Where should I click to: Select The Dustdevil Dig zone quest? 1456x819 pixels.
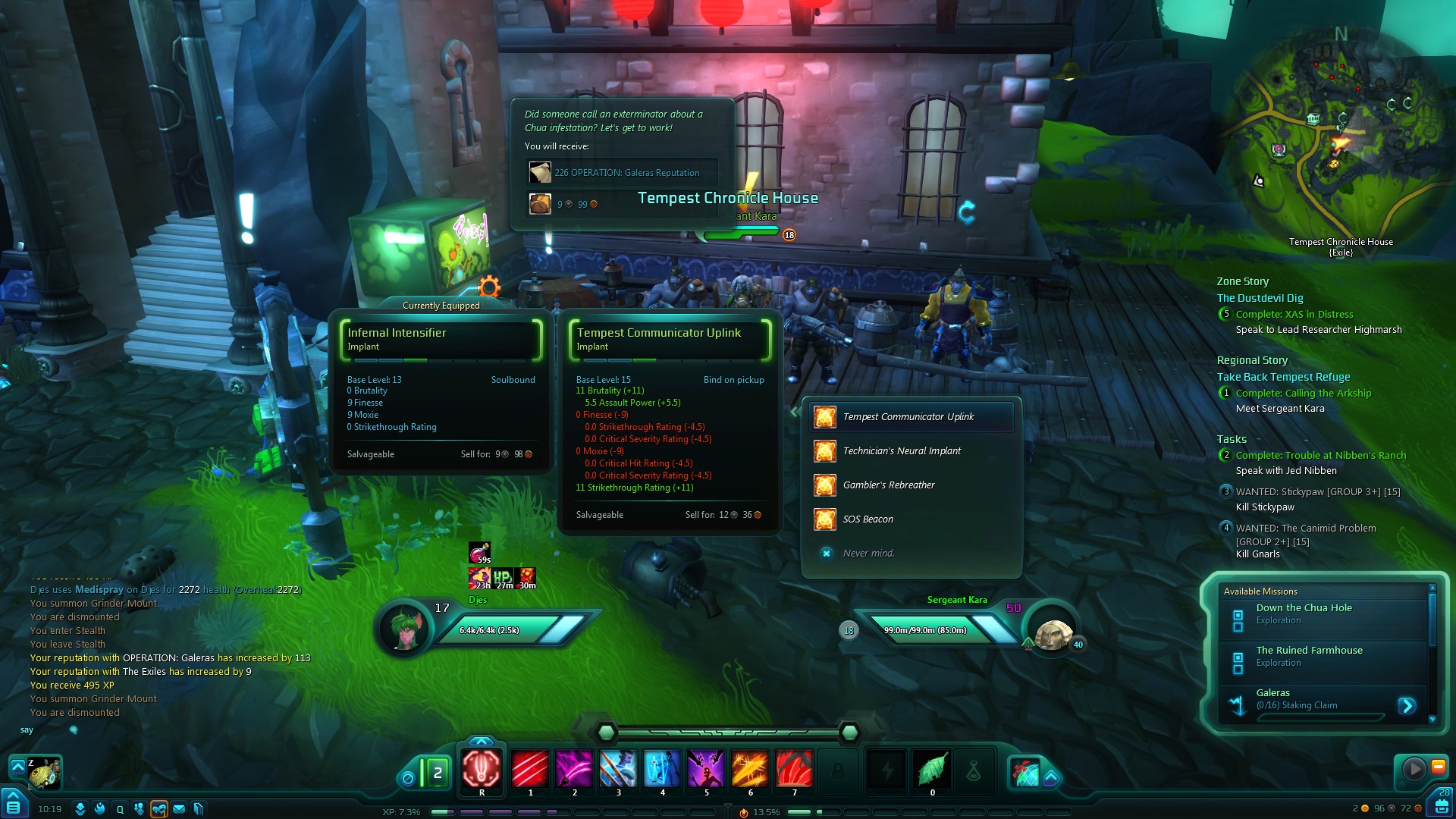click(x=1260, y=298)
